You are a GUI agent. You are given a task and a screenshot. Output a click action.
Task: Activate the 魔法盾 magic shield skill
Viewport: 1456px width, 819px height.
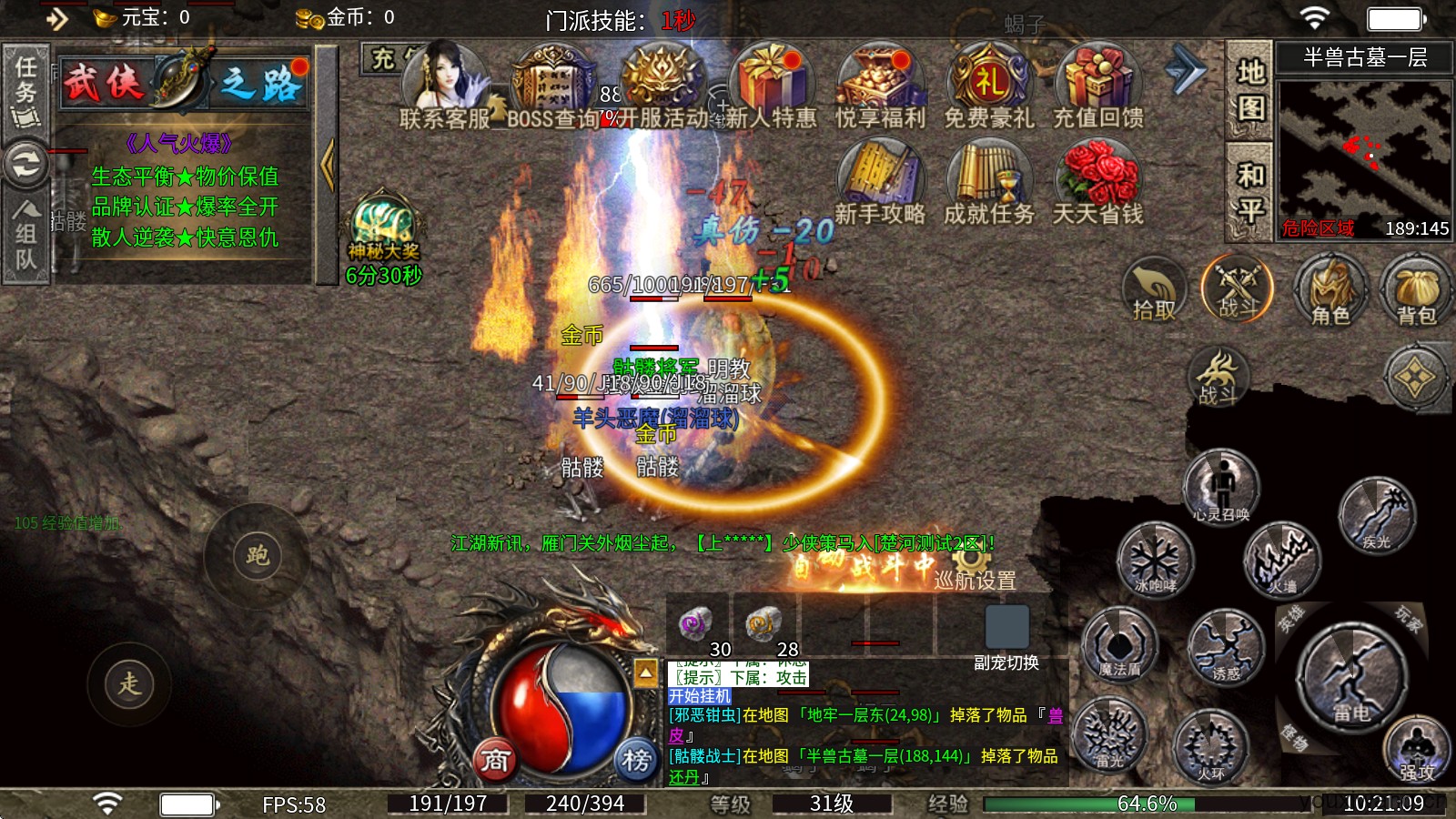click(x=1119, y=645)
